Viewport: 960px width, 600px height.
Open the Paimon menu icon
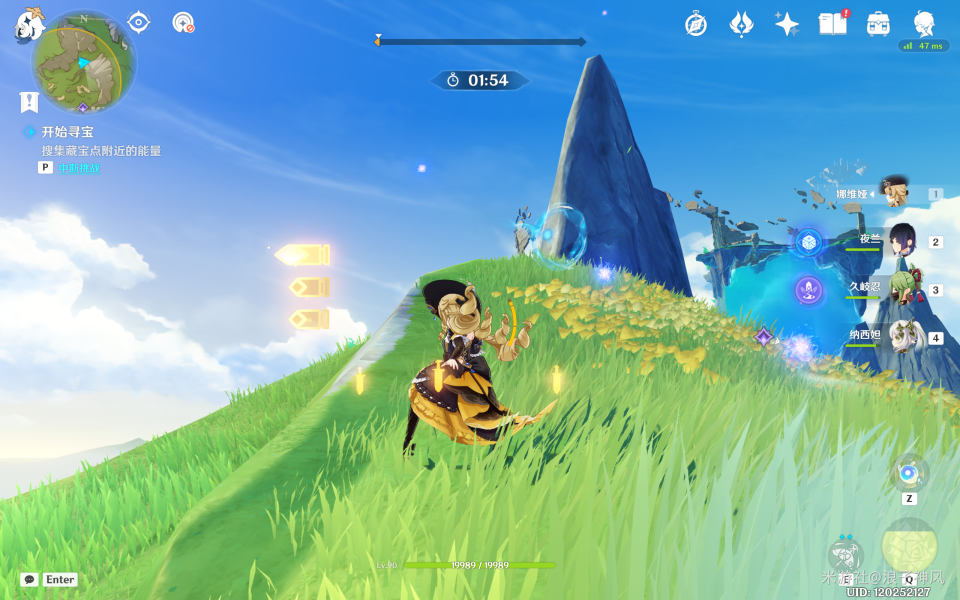(25, 24)
